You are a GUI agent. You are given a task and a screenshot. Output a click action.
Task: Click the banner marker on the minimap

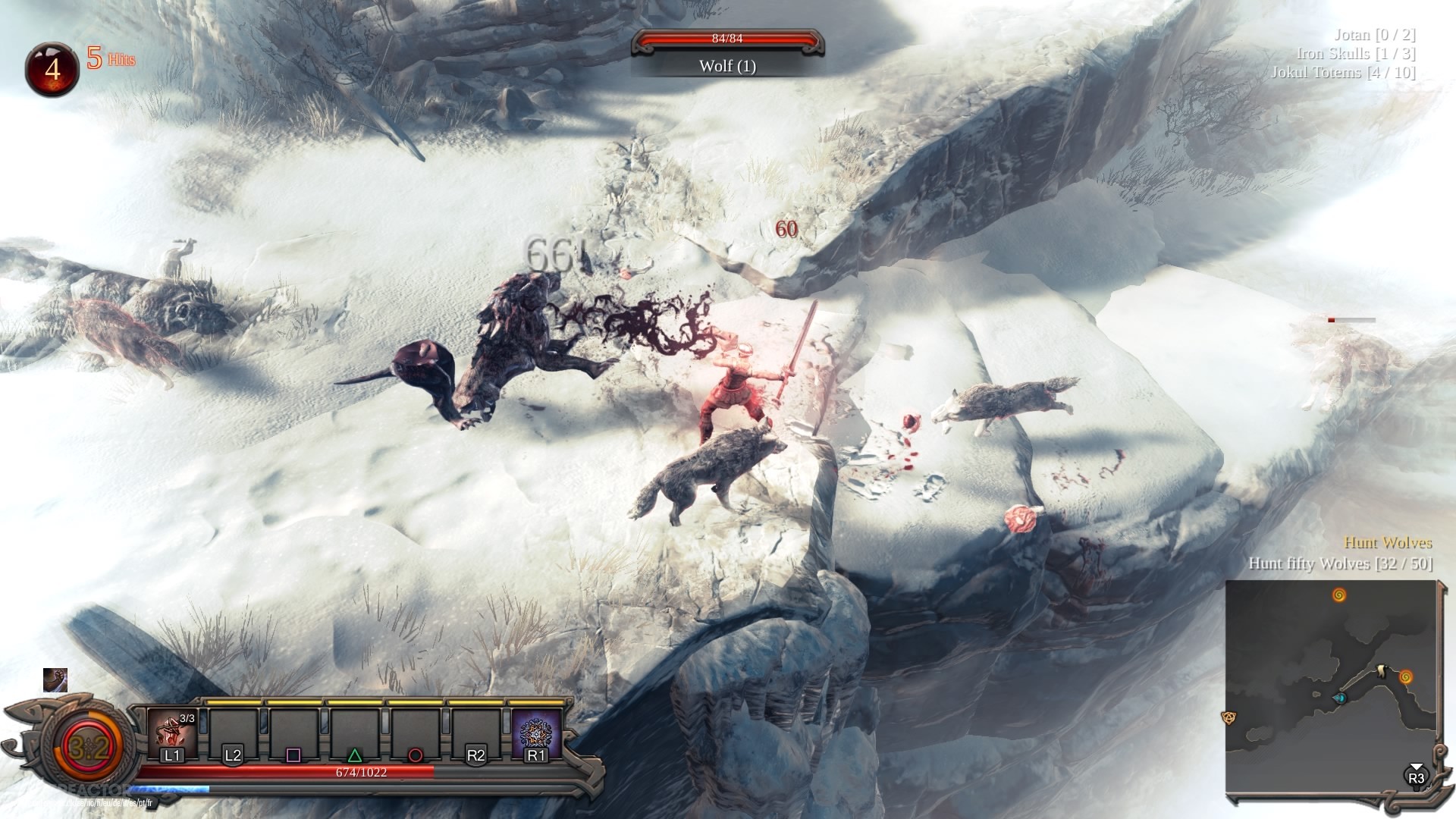click(x=1383, y=670)
